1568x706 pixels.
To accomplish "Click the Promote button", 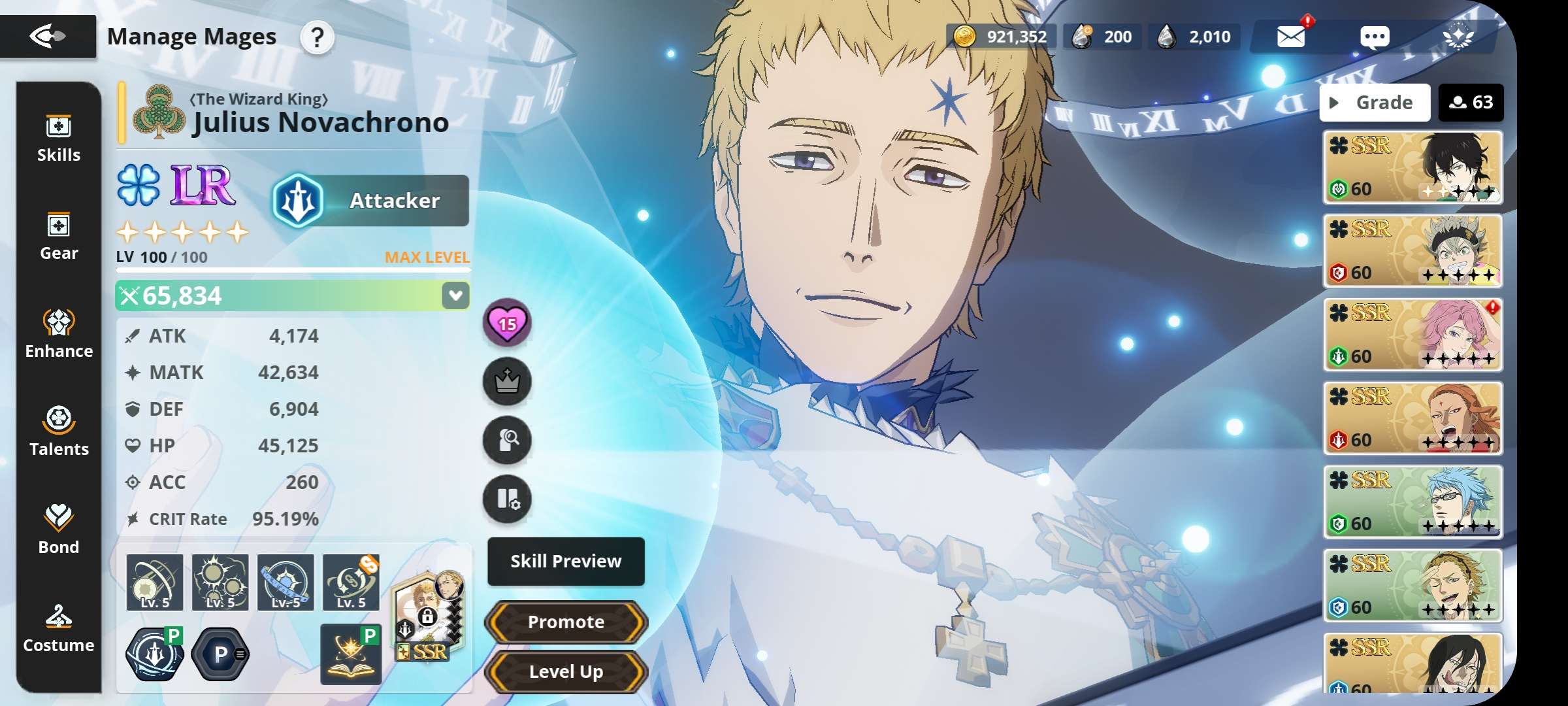I will (x=566, y=622).
